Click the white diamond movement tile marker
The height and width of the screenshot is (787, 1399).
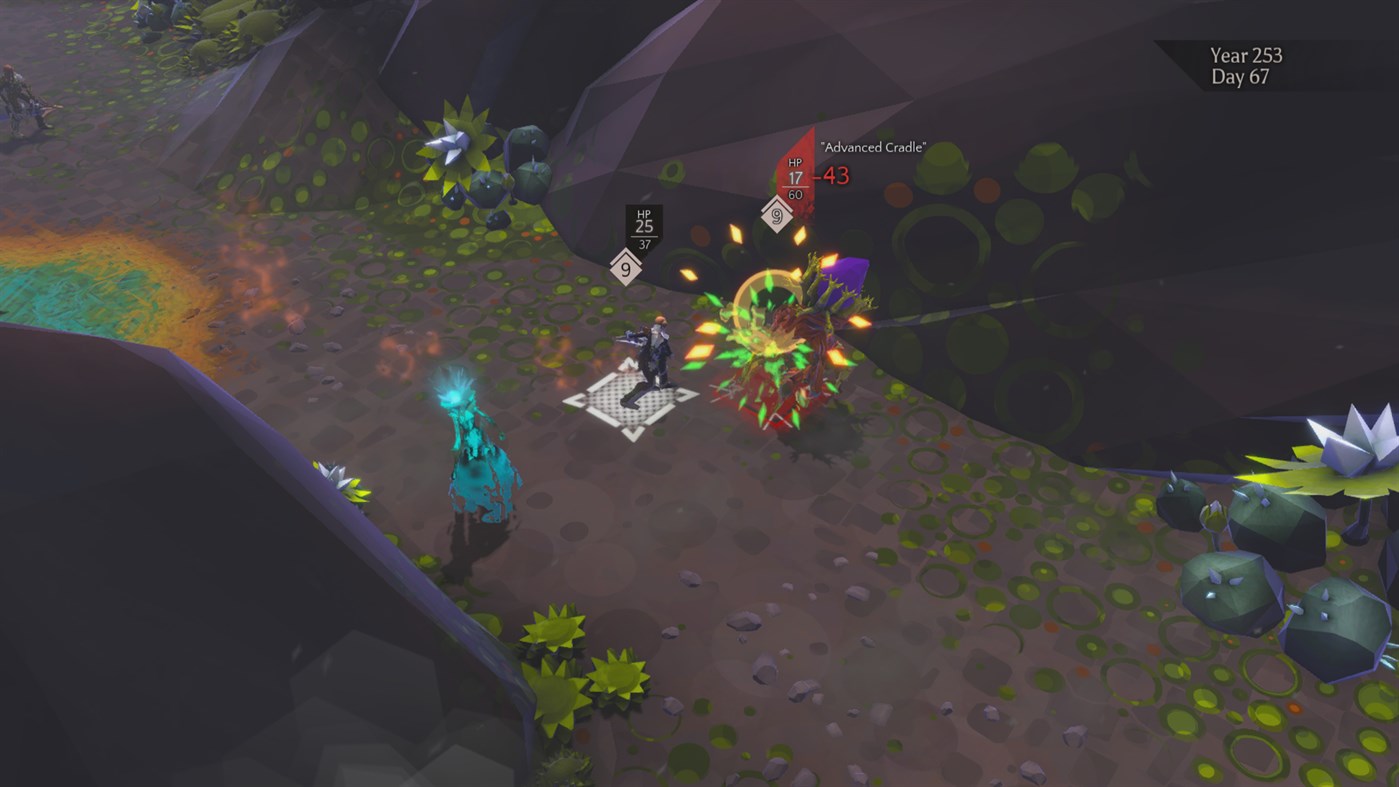(x=631, y=400)
